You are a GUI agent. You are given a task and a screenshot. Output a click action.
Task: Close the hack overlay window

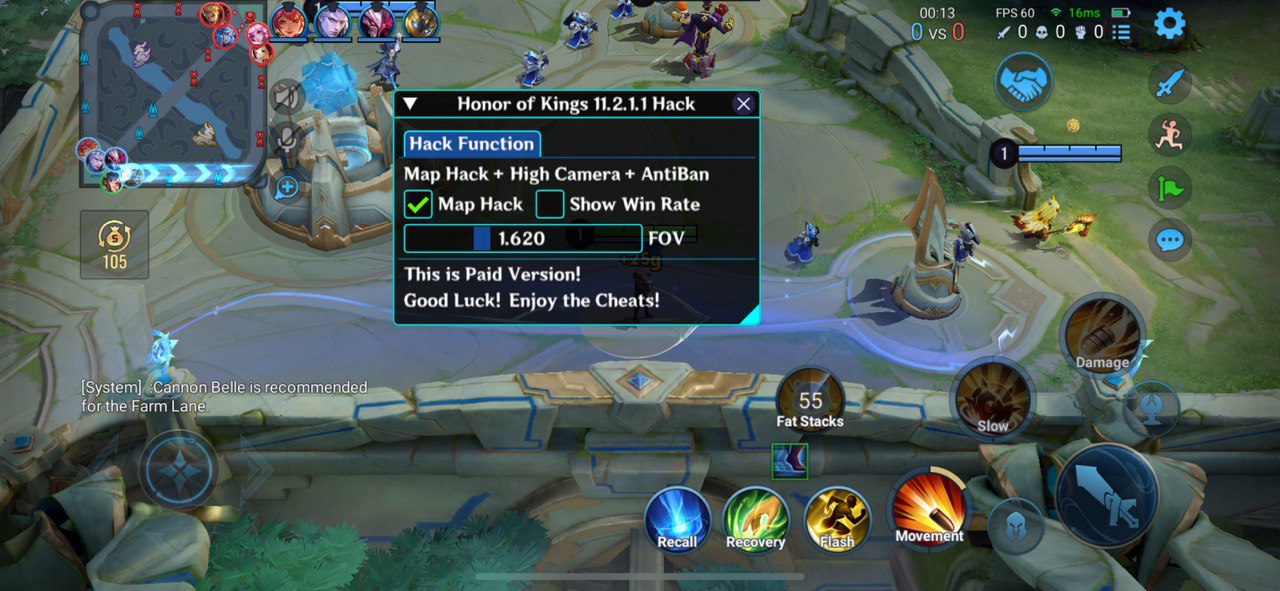[x=743, y=104]
